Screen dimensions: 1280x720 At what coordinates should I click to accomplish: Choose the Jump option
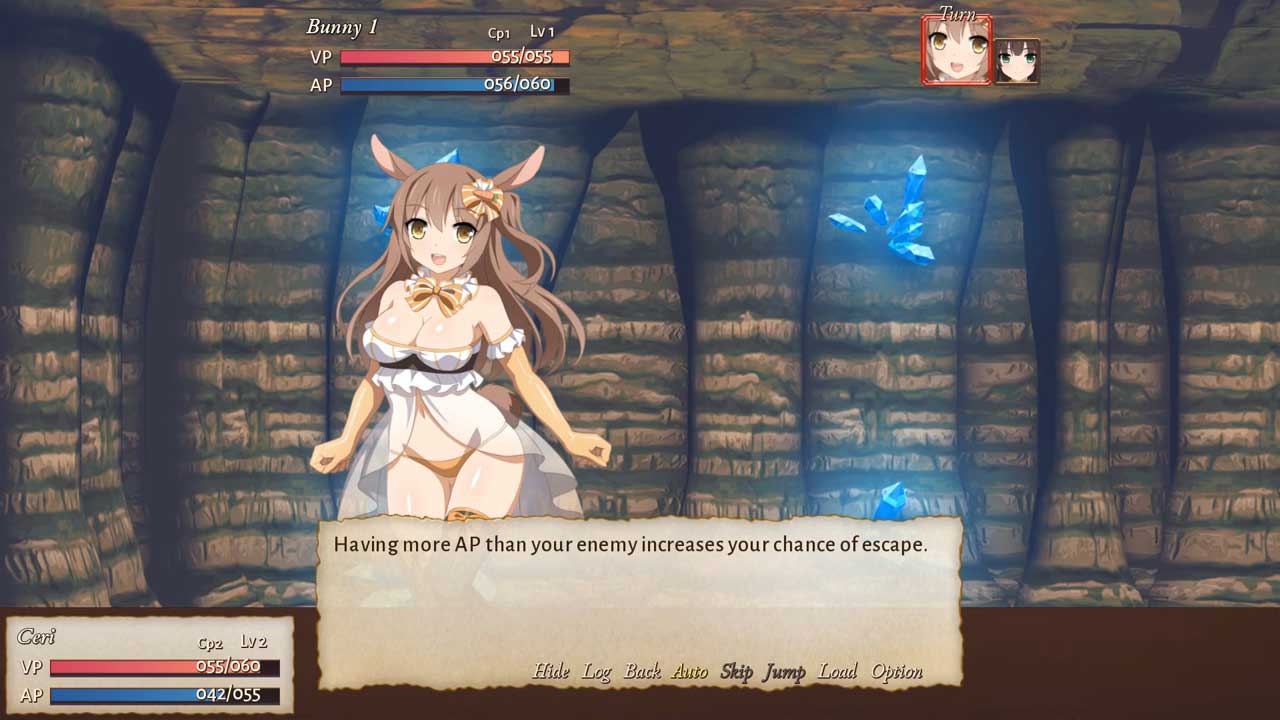784,671
